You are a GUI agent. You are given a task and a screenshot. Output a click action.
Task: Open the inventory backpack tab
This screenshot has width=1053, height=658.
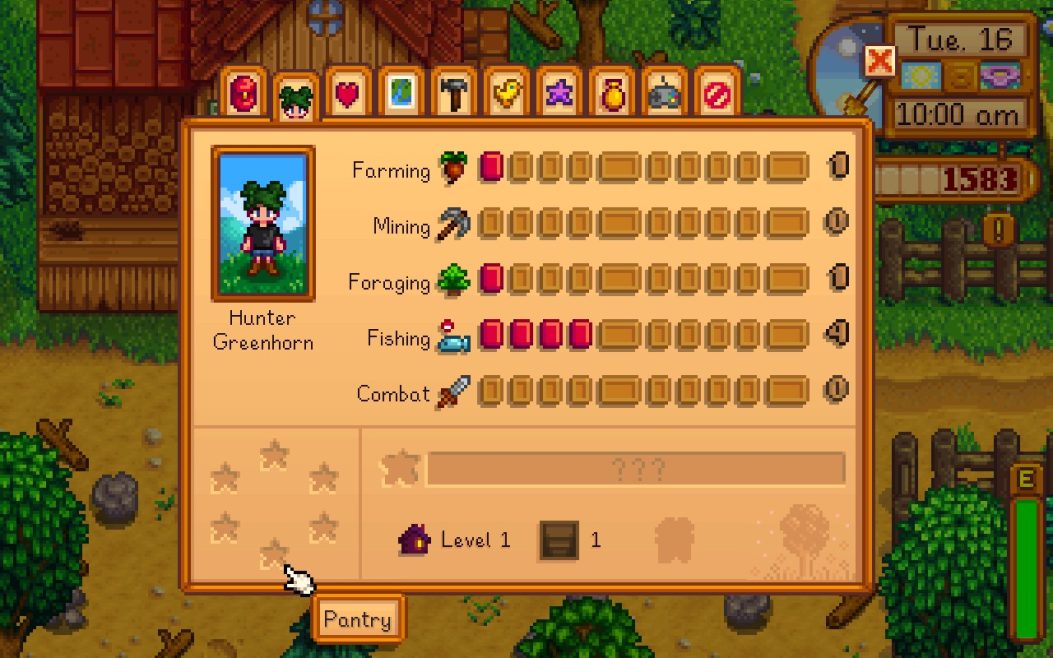click(x=243, y=94)
